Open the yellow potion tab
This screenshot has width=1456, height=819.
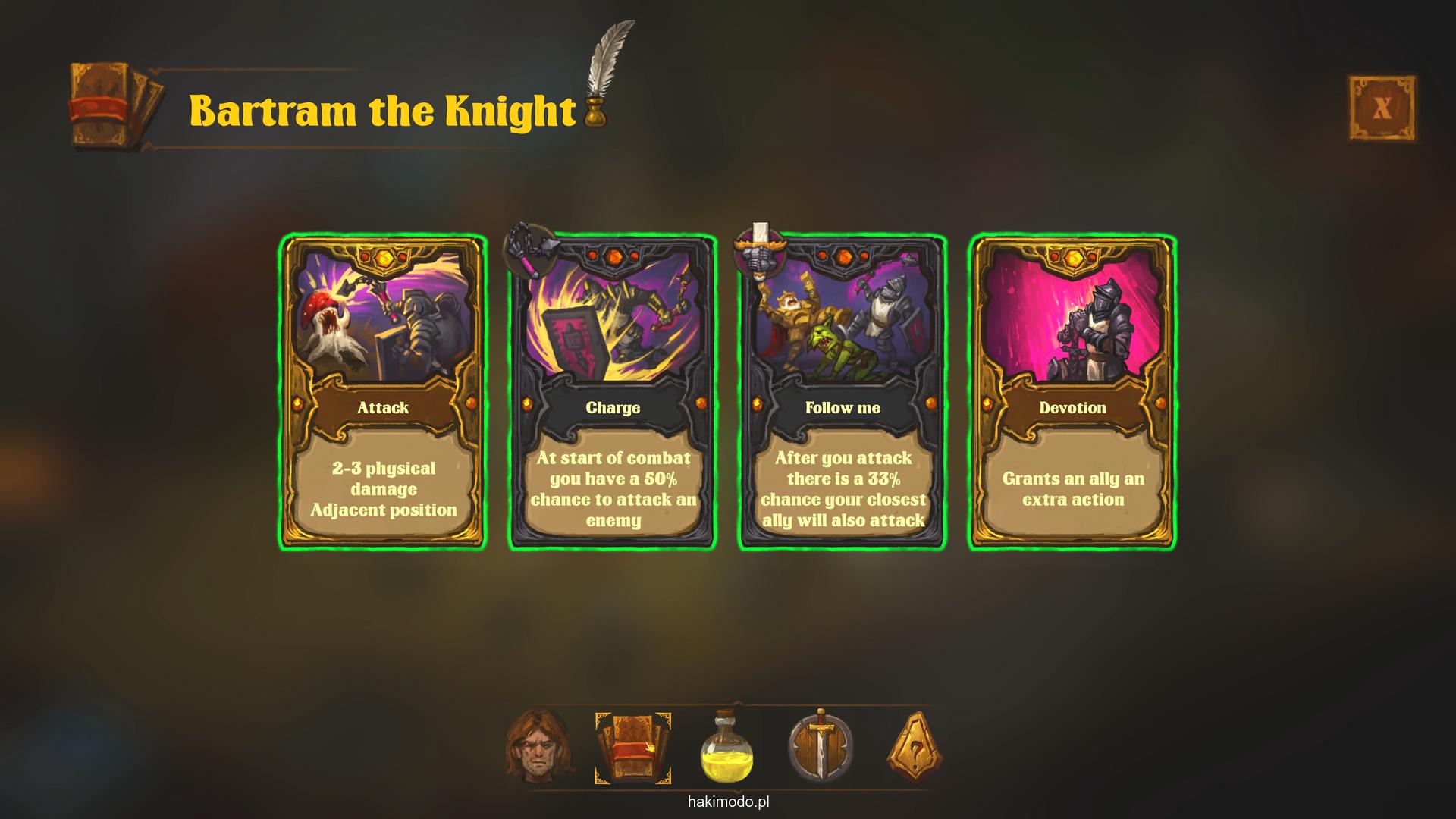click(x=726, y=748)
